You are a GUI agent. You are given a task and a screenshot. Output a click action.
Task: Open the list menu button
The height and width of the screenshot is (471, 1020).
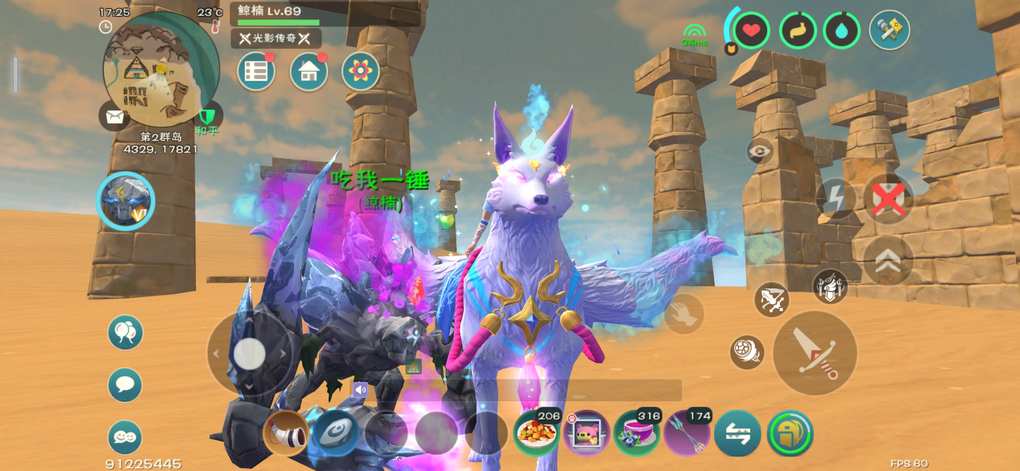(x=256, y=71)
